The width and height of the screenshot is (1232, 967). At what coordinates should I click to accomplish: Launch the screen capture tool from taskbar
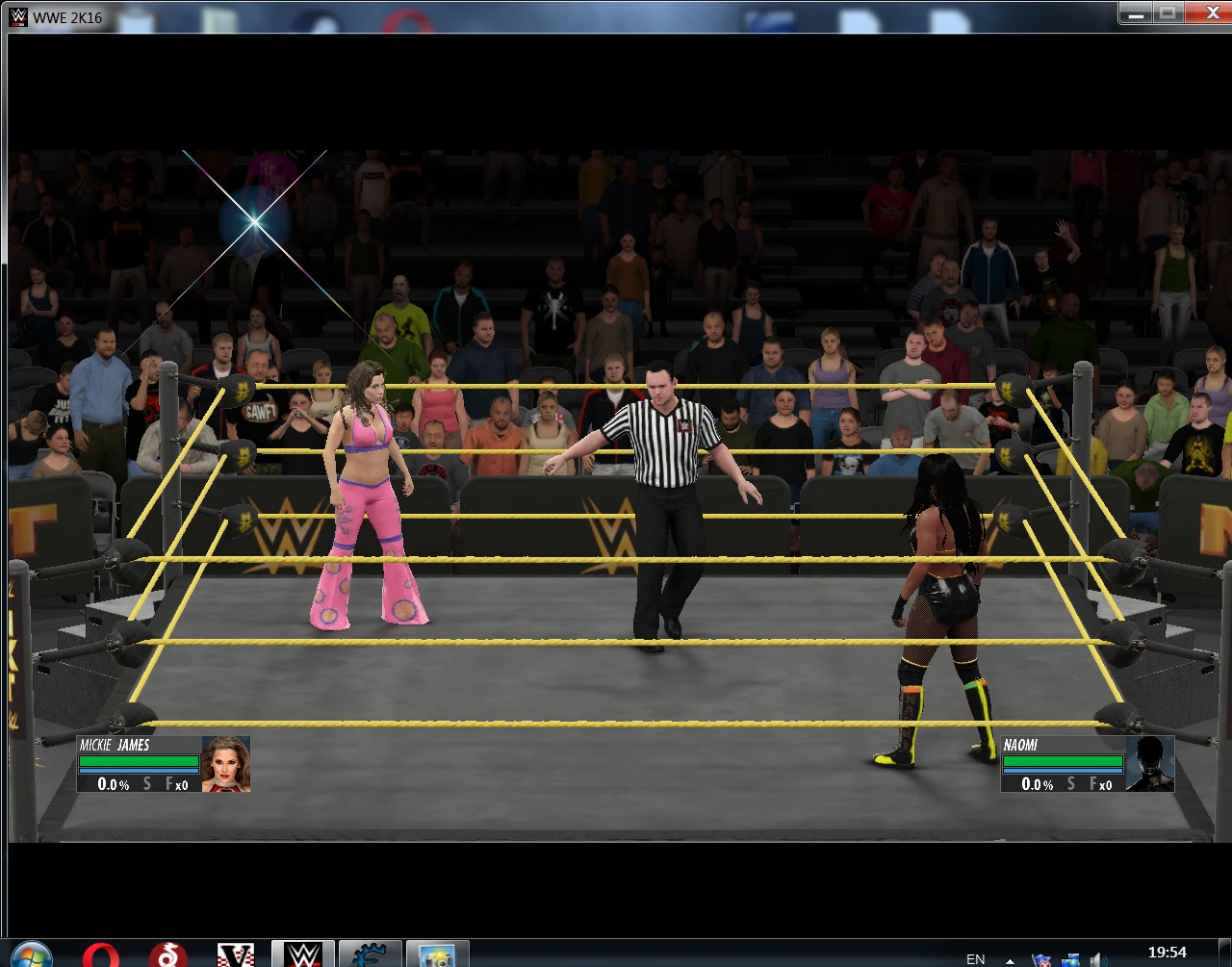(x=436, y=954)
